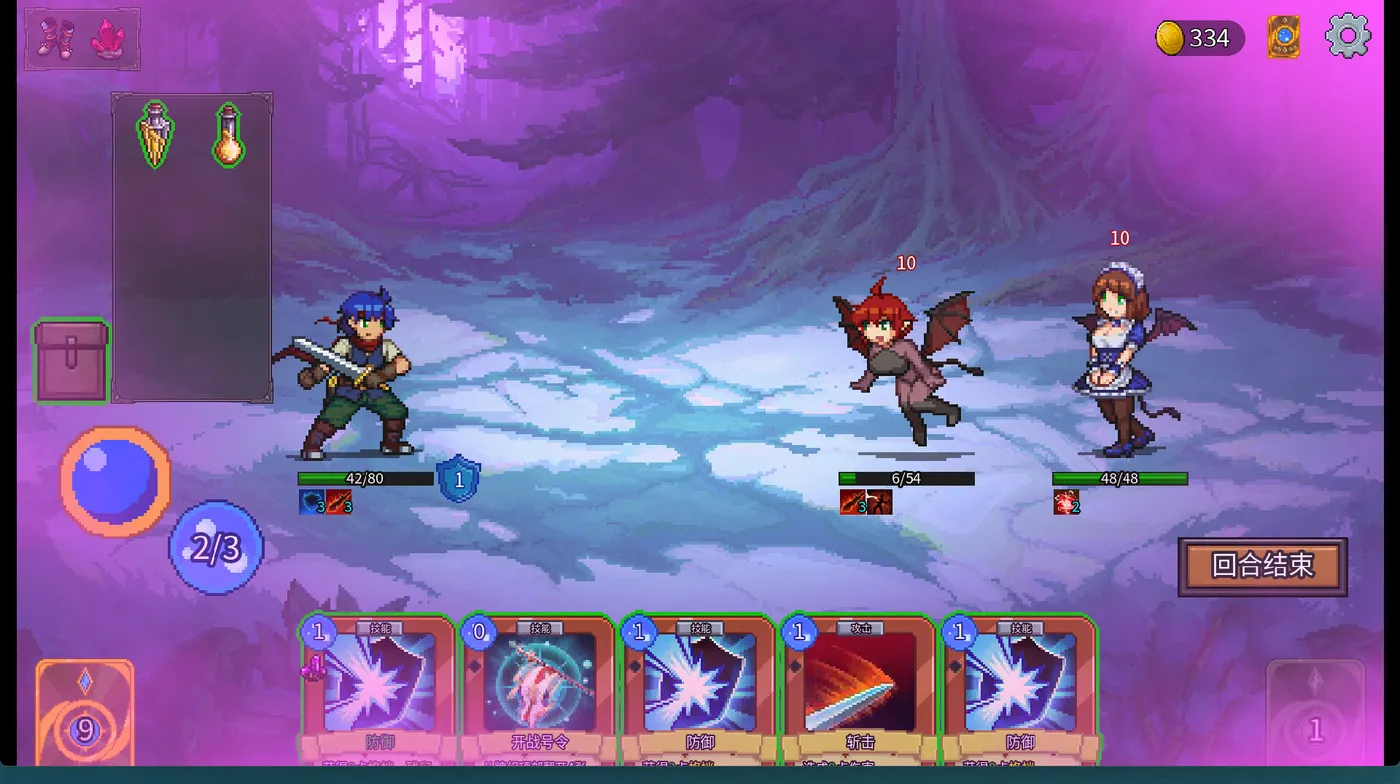Image resolution: width=1400 pixels, height=784 pixels.
Task: Click the blue mana orb
Action: (113, 480)
